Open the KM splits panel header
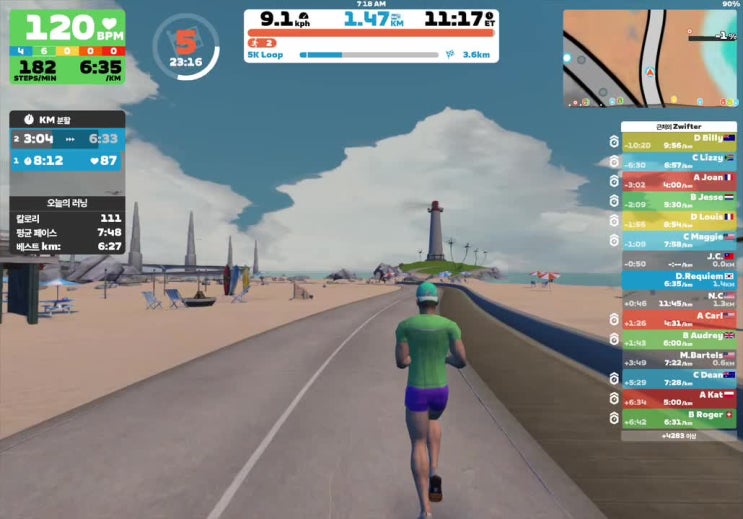This screenshot has height=519, width=743. point(68,119)
